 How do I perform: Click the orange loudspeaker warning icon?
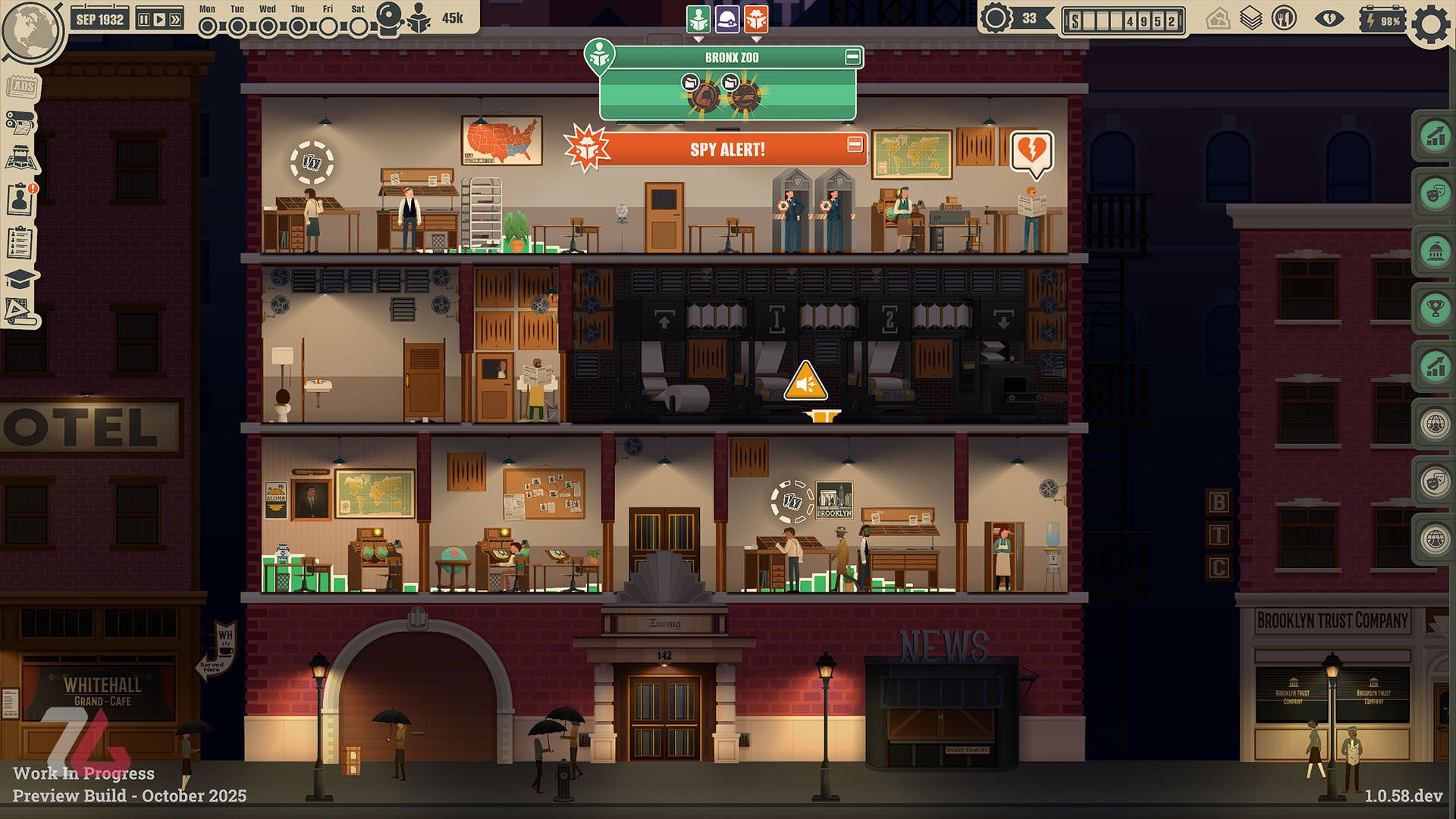coord(805,381)
